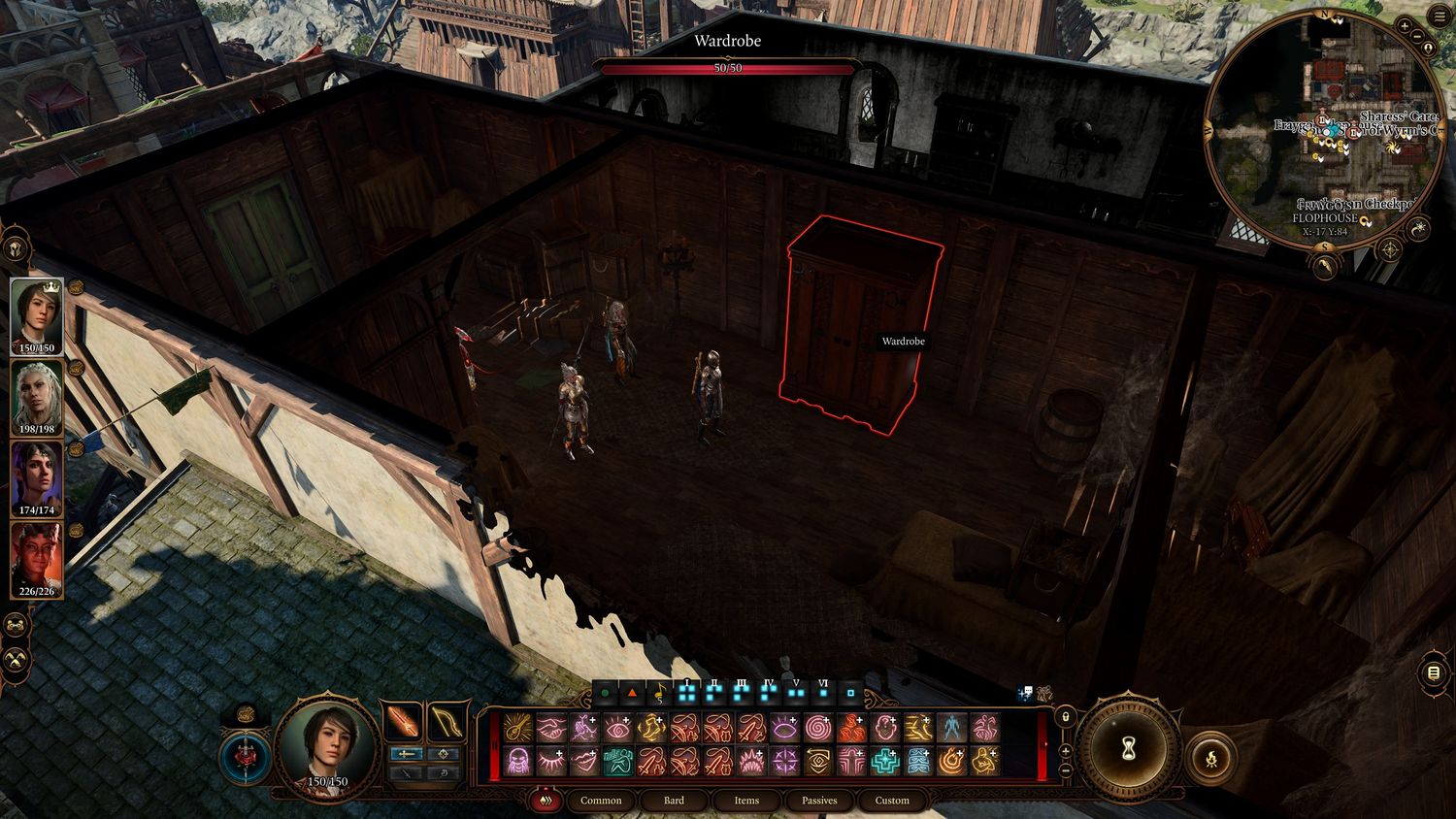The height and width of the screenshot is (819, 1456).
Task: Select the red tiefling companion portrait
Action: (37, 560)
